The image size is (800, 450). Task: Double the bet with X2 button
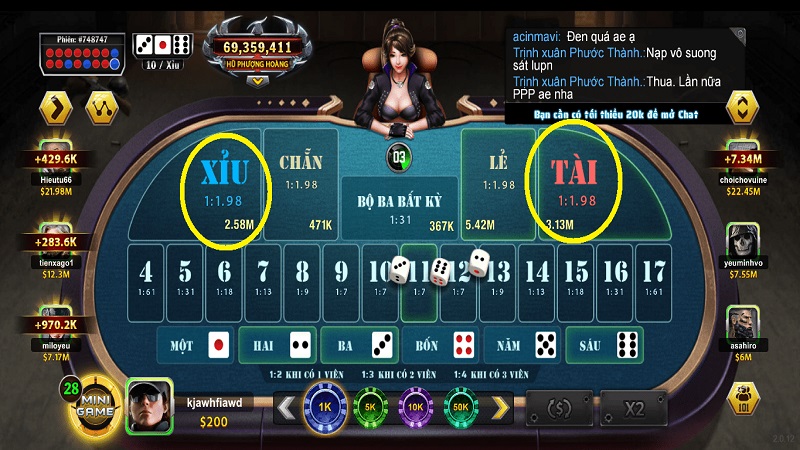click(633, 408)
